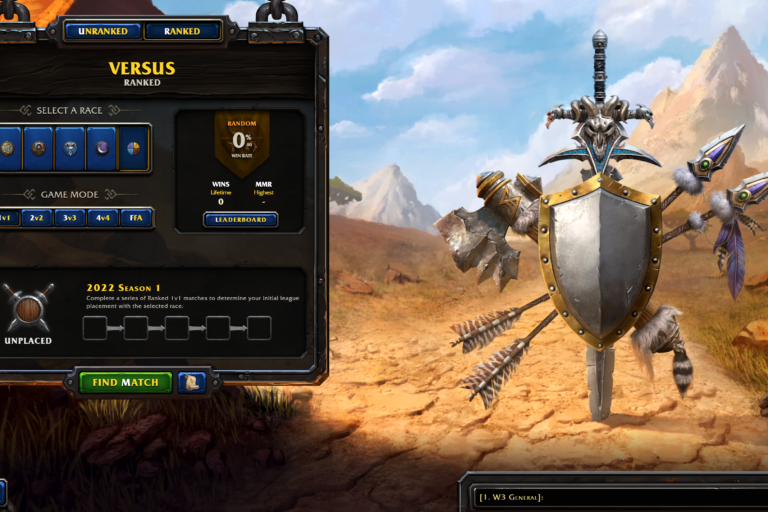
Task: Choose the Undead race icon
Action: pos(69,148)
